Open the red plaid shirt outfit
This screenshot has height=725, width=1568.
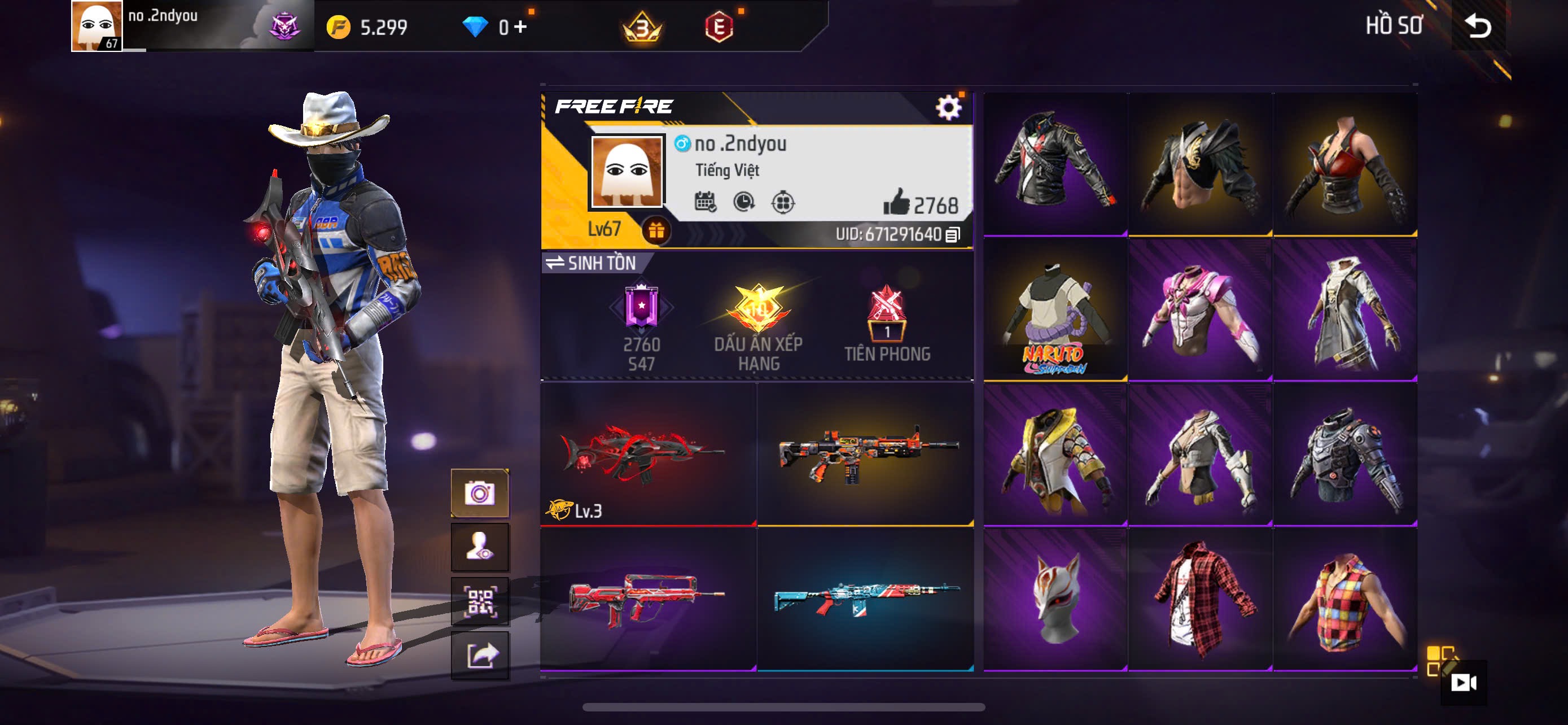coord(1200,599)
